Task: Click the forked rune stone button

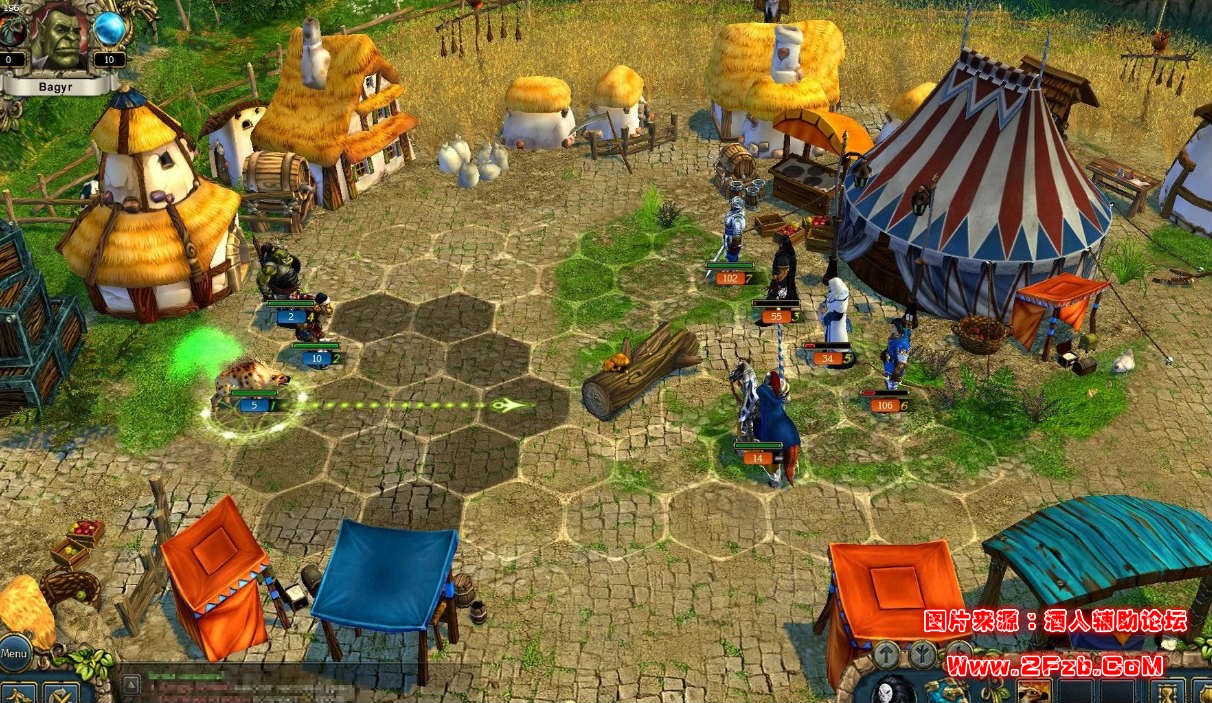Action: click(921, 654)
